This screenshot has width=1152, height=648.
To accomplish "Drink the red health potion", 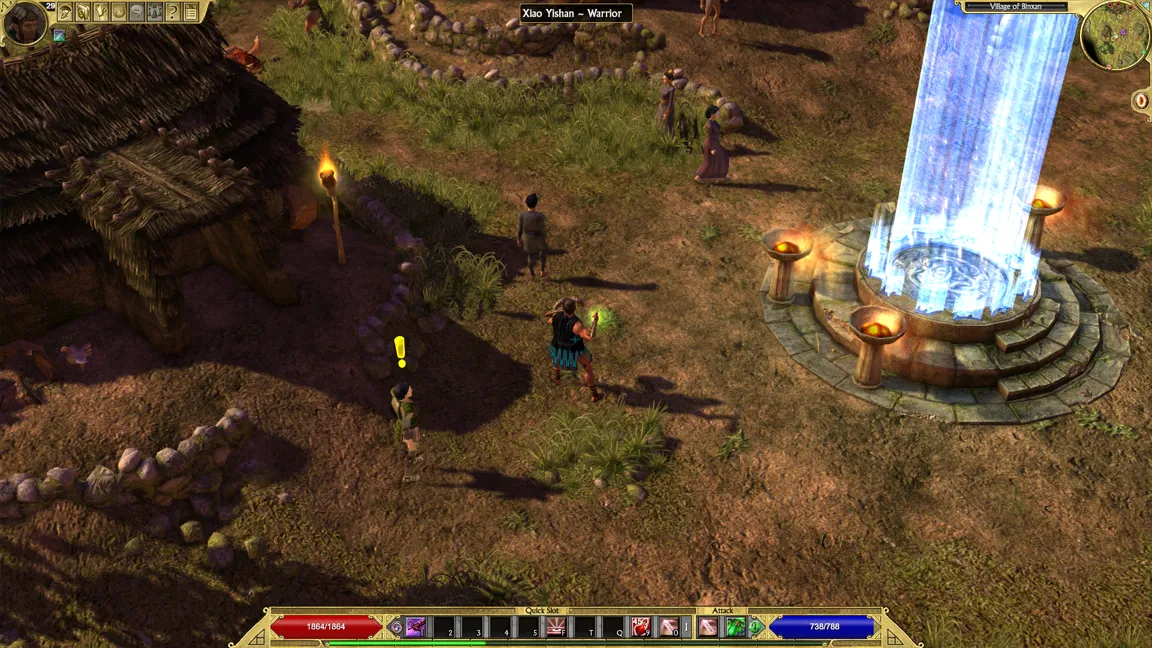I will click(641, 627).
